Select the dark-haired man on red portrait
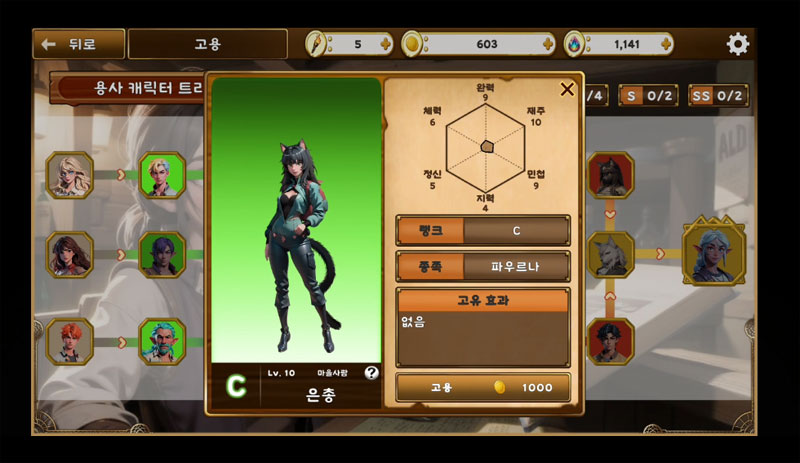This screenshot has height=463, width=800. click(x=610, y=341)
